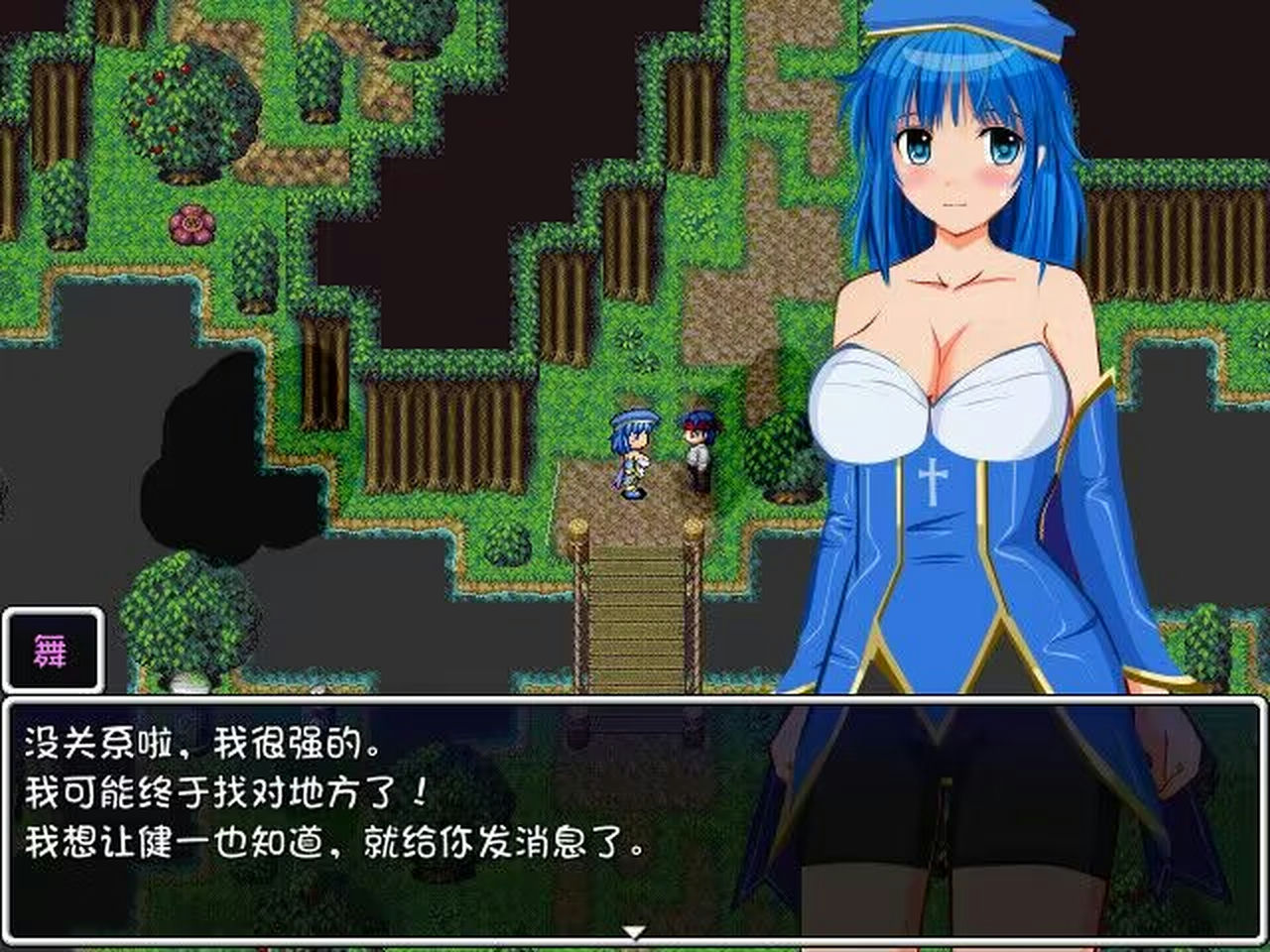Viewport: 1270px width, 952px height.
Task: Toggle the name plate showing 舞
Action: pos(54,650)
